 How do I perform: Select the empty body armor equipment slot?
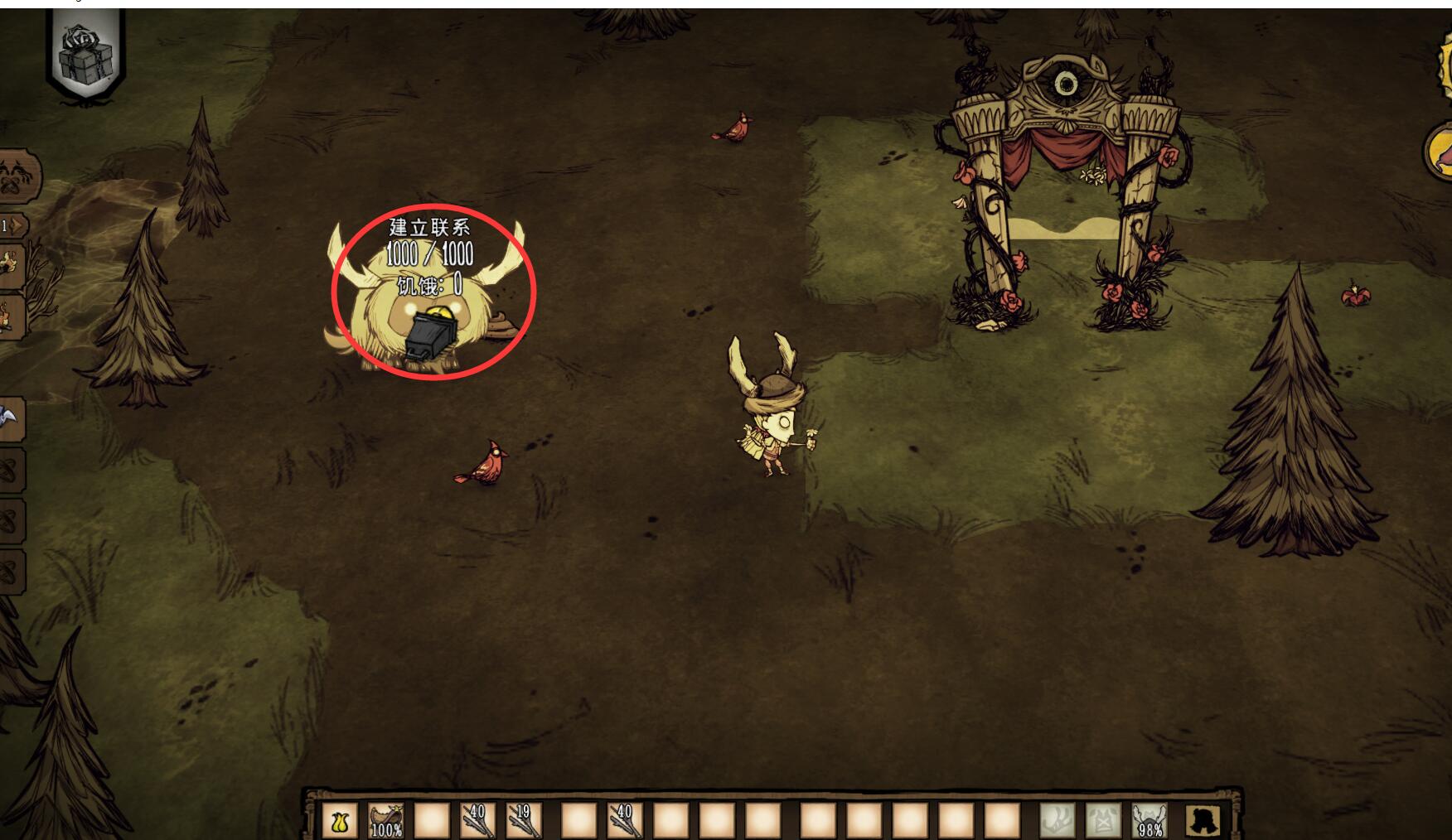click(1103, 821)
